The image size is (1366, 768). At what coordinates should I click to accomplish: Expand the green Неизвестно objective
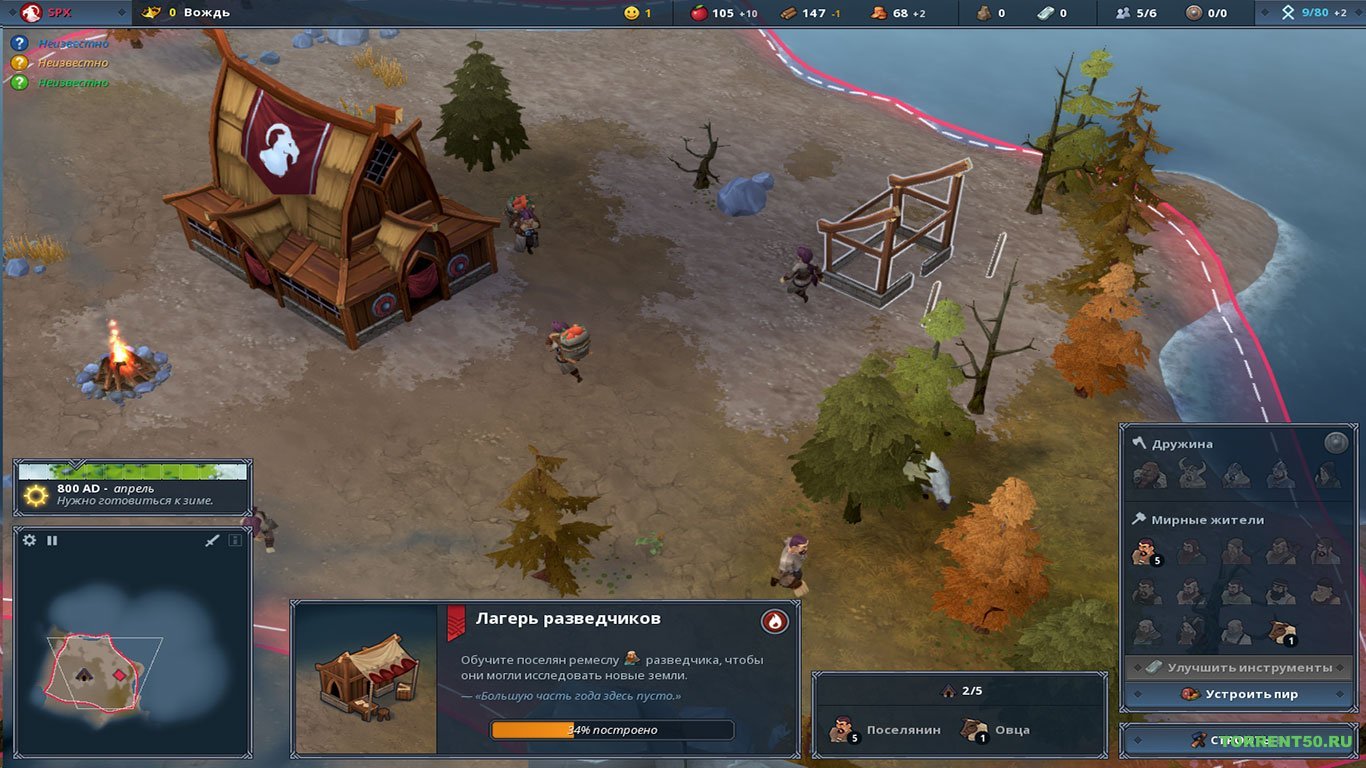20,81
